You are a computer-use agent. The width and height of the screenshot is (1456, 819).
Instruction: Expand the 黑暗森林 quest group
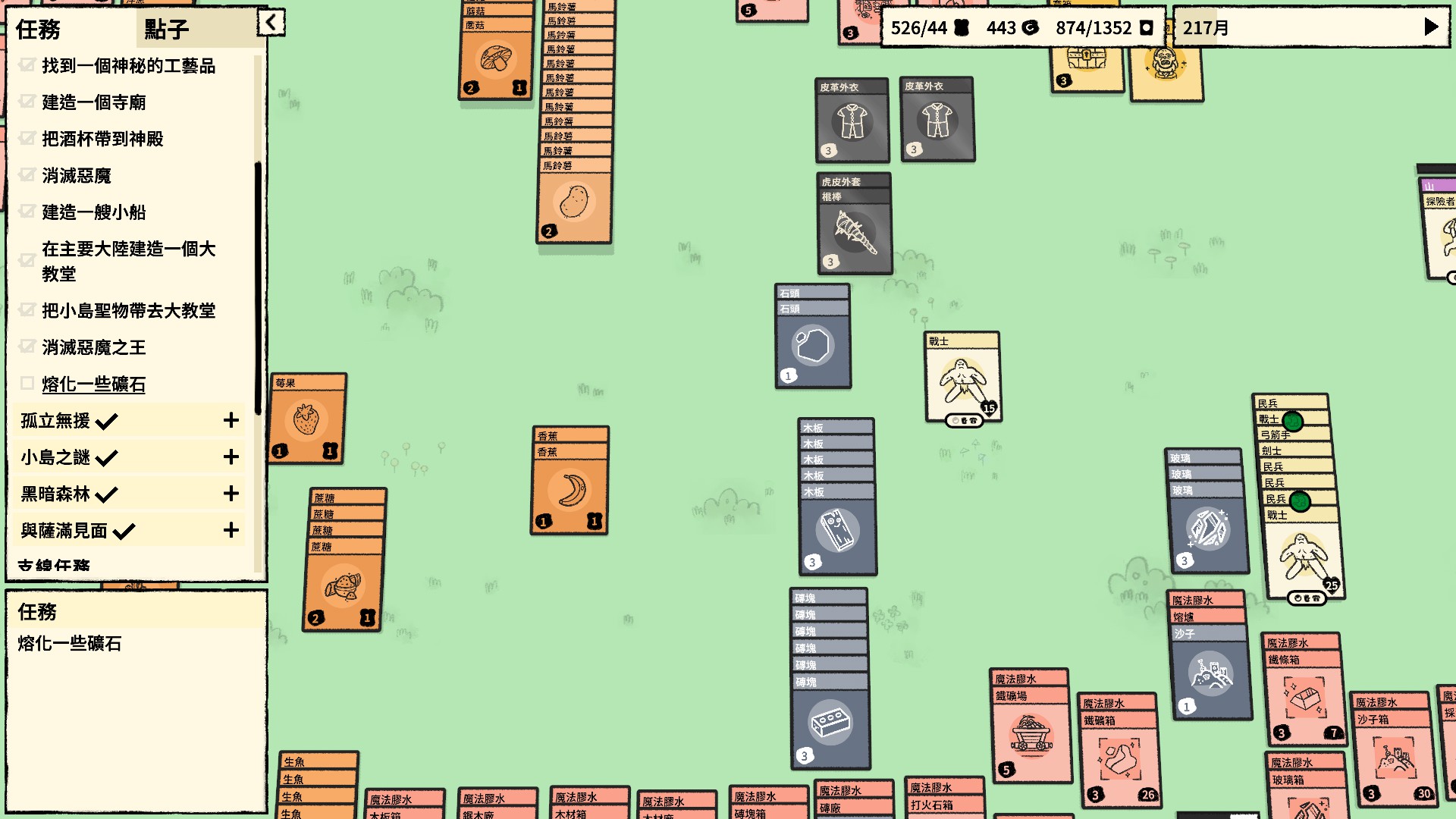231,494
